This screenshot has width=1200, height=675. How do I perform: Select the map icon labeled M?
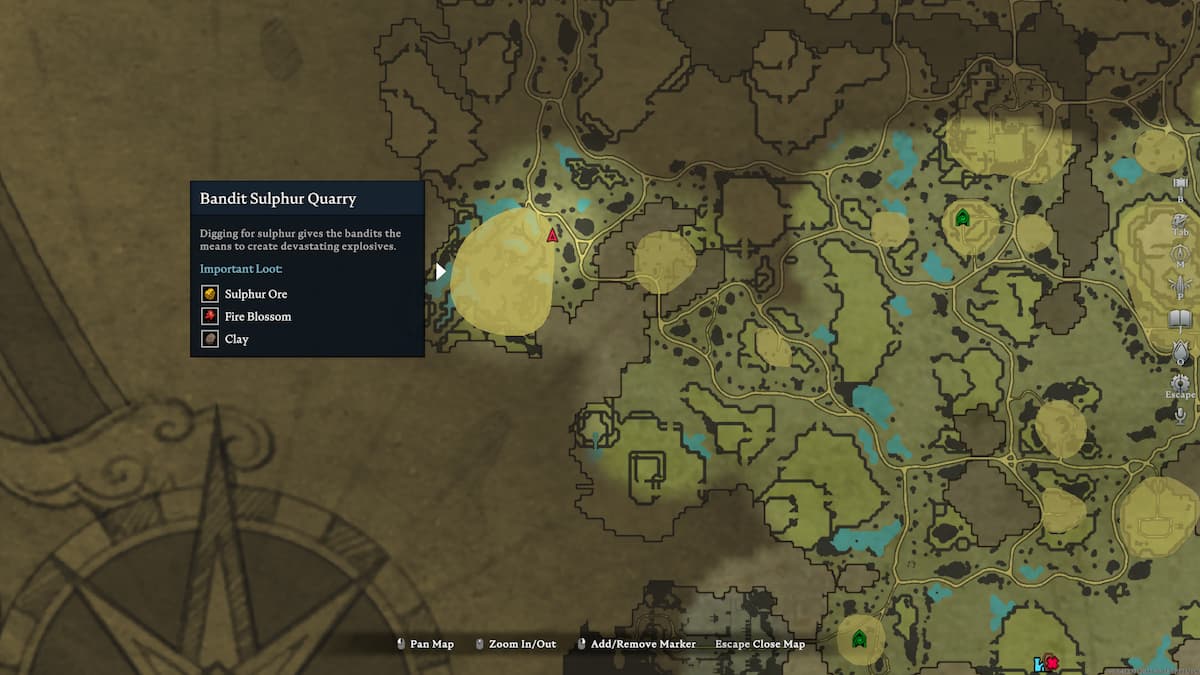[1180, 252]
